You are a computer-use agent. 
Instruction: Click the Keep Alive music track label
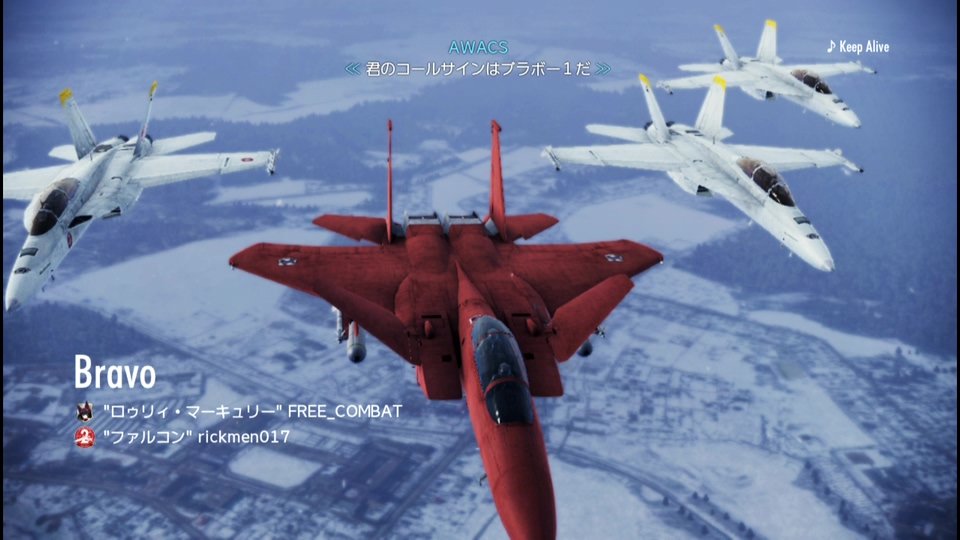tap(858, 47)
